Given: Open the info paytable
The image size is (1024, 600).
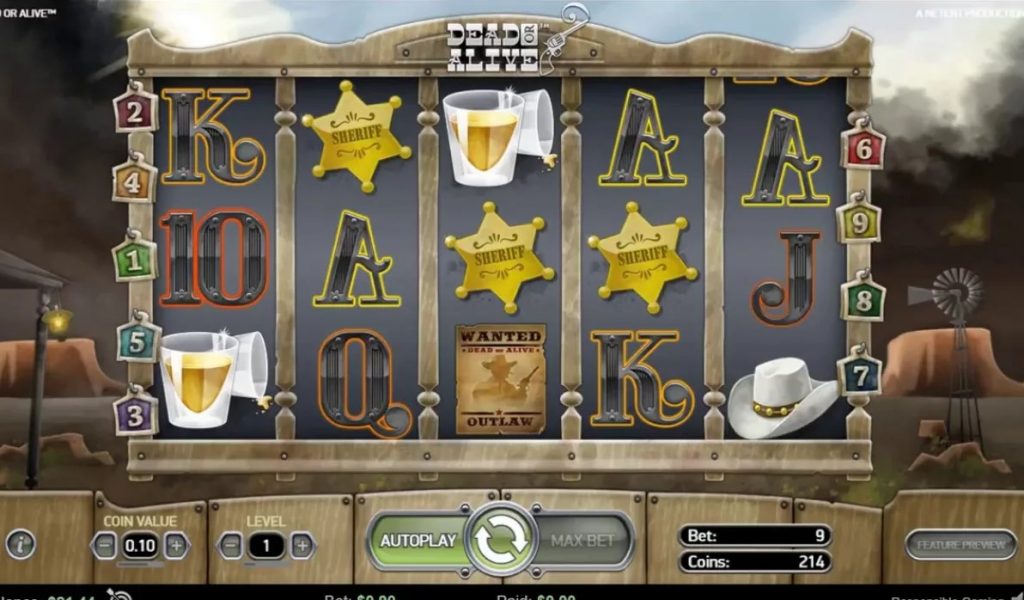Looking at the screenshot, I should (20, 544).
